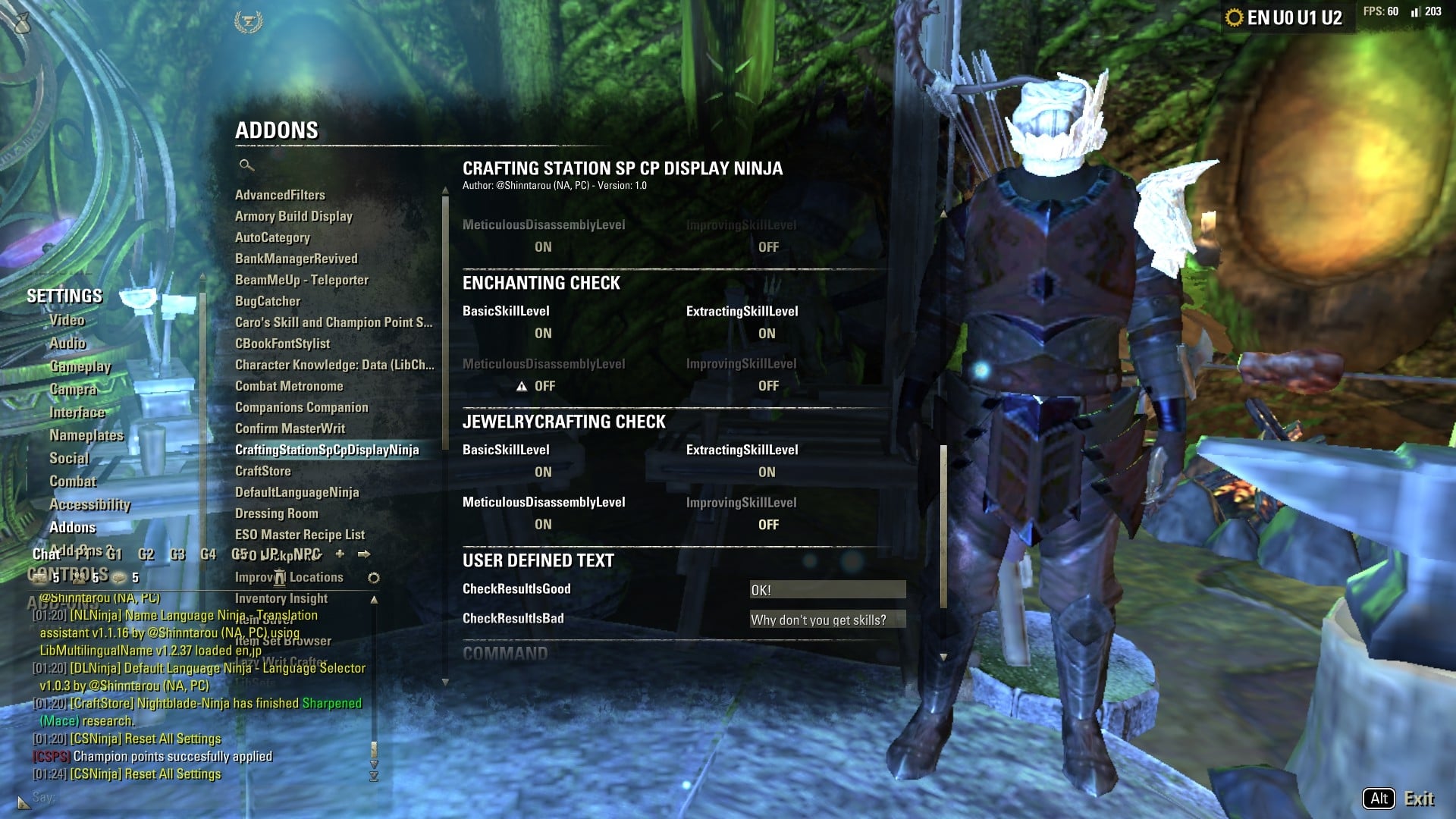Turn off Enchanting BasicSkillLevel
This screenshot has height=819, width=1456.
tap(543, 334)
